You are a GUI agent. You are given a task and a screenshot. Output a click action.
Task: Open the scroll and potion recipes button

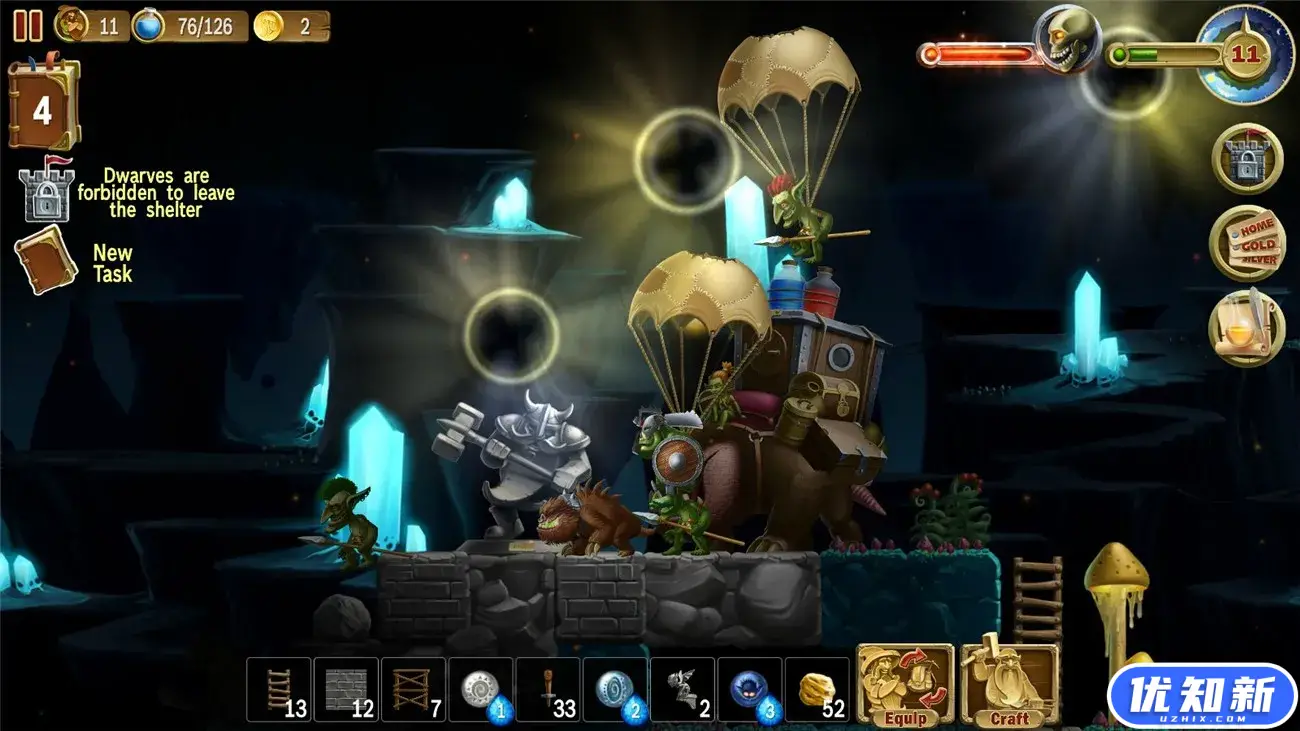pyautogui.click(x=1246, y=328)
